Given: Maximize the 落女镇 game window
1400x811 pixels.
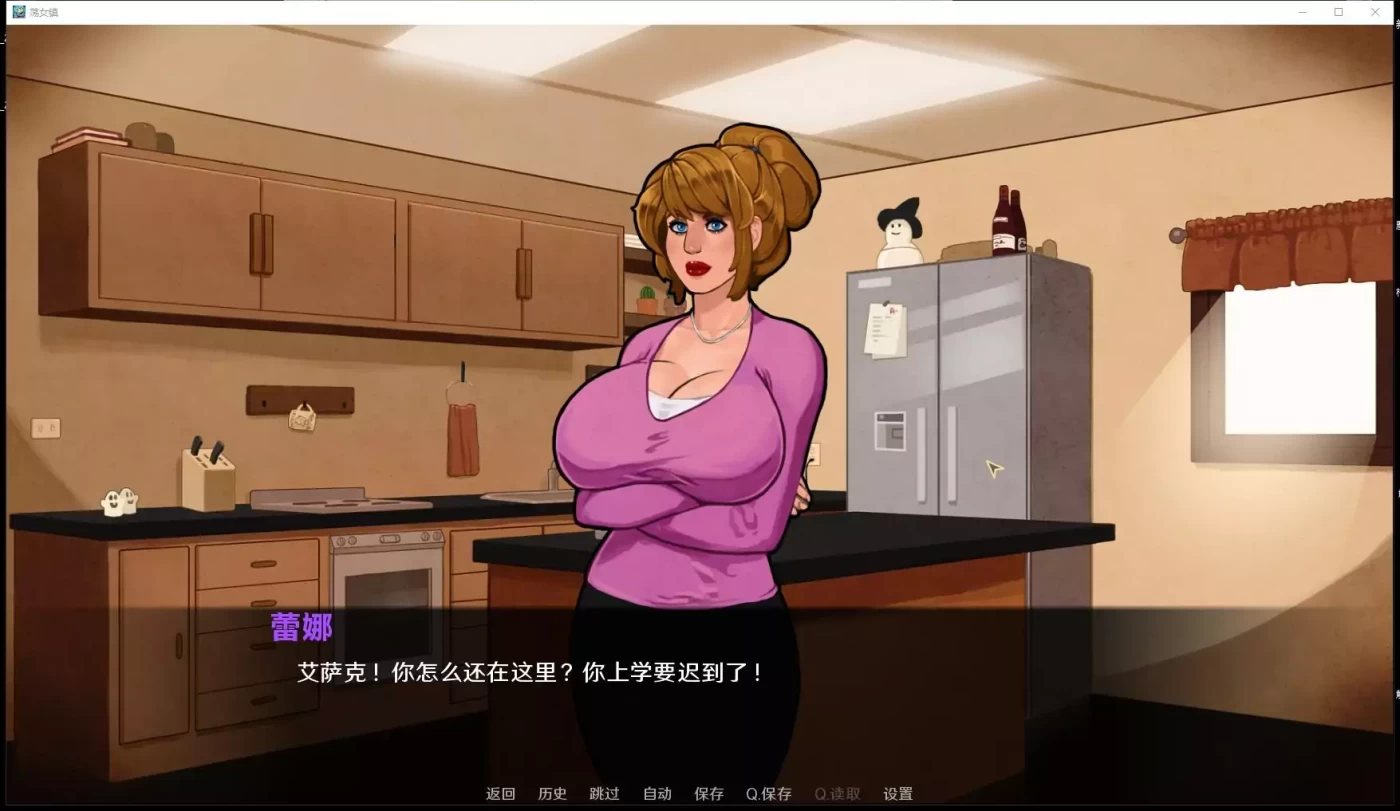Looking at the screenshot, I should pos(1338,11).
